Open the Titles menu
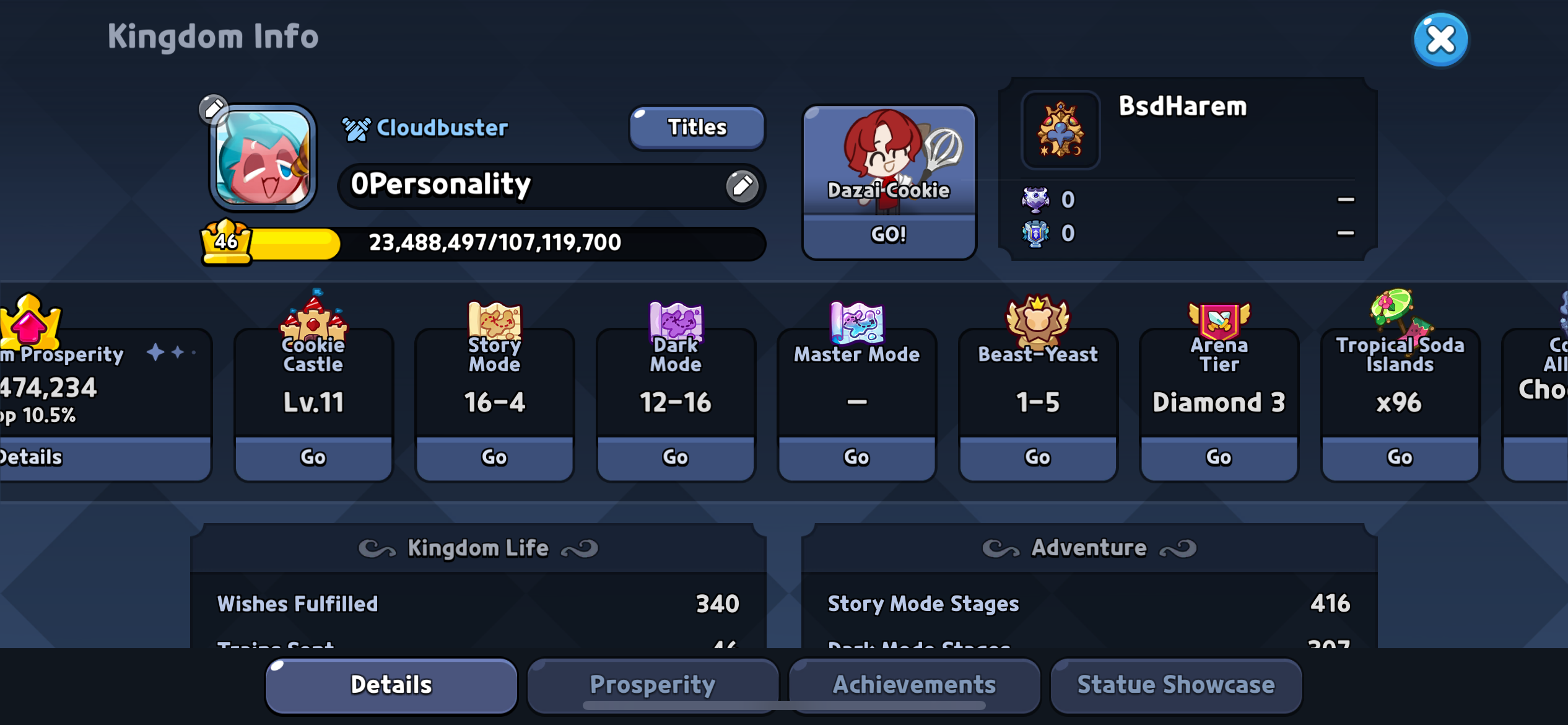 (x=696, y=128)
